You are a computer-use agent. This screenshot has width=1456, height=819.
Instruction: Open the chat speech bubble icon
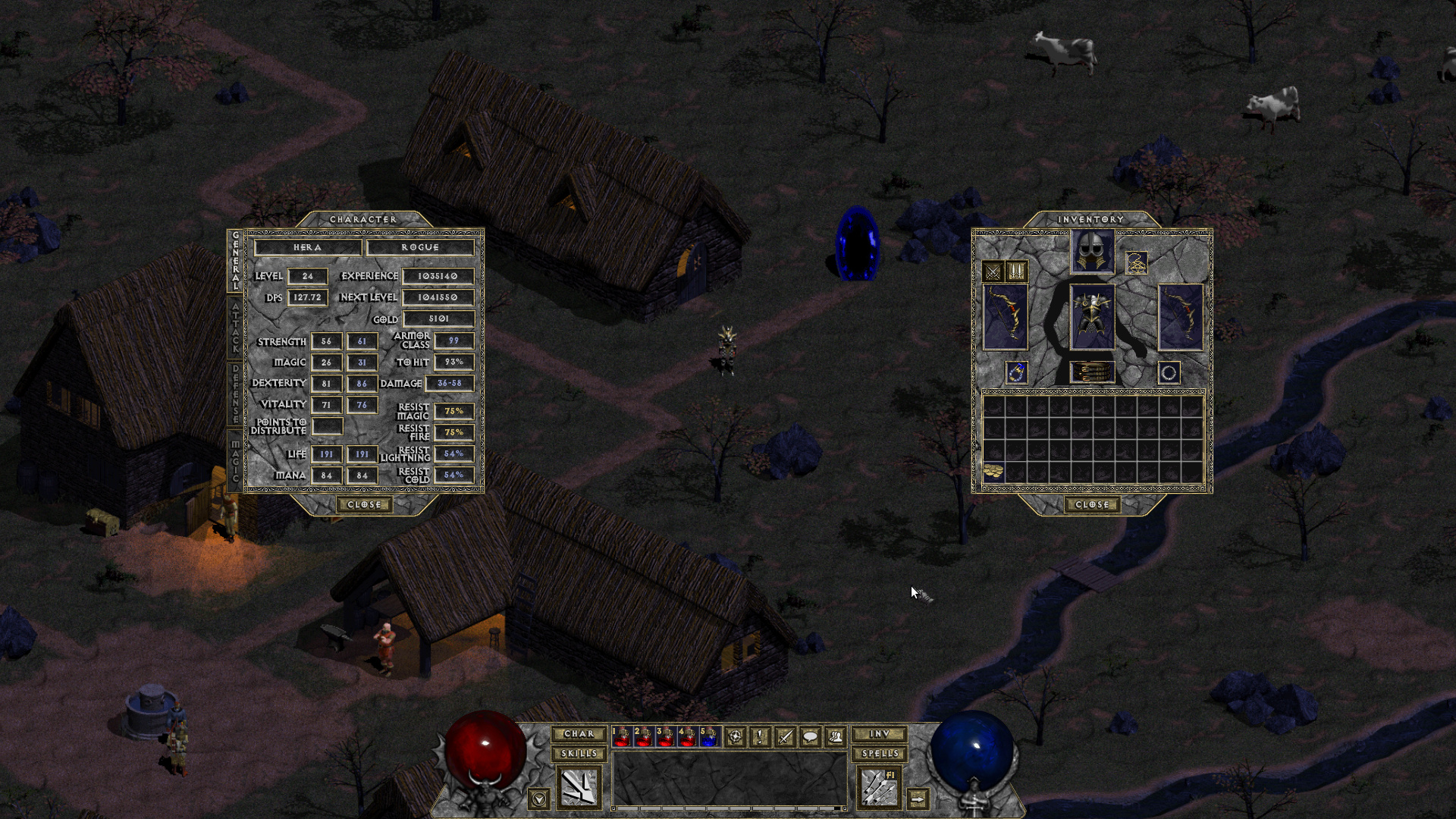pos(810,736)
